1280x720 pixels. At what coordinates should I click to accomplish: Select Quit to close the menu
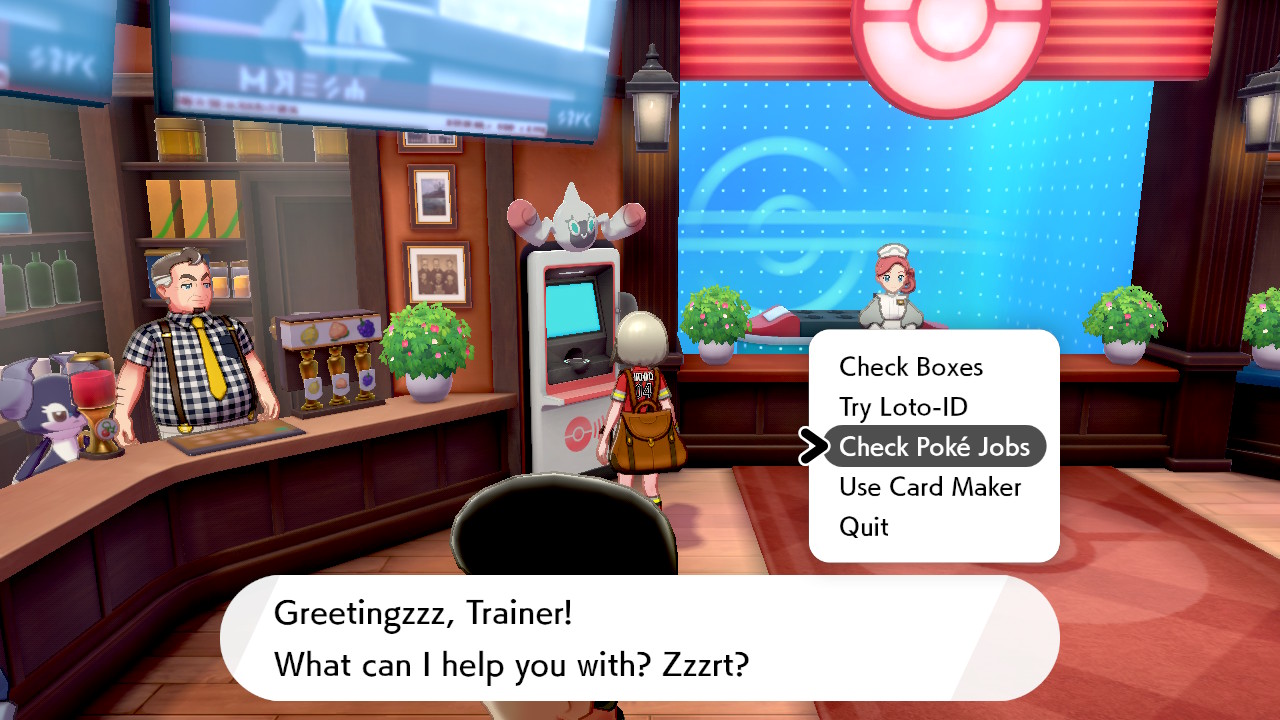pyautogui.click(x=864, y=527)
